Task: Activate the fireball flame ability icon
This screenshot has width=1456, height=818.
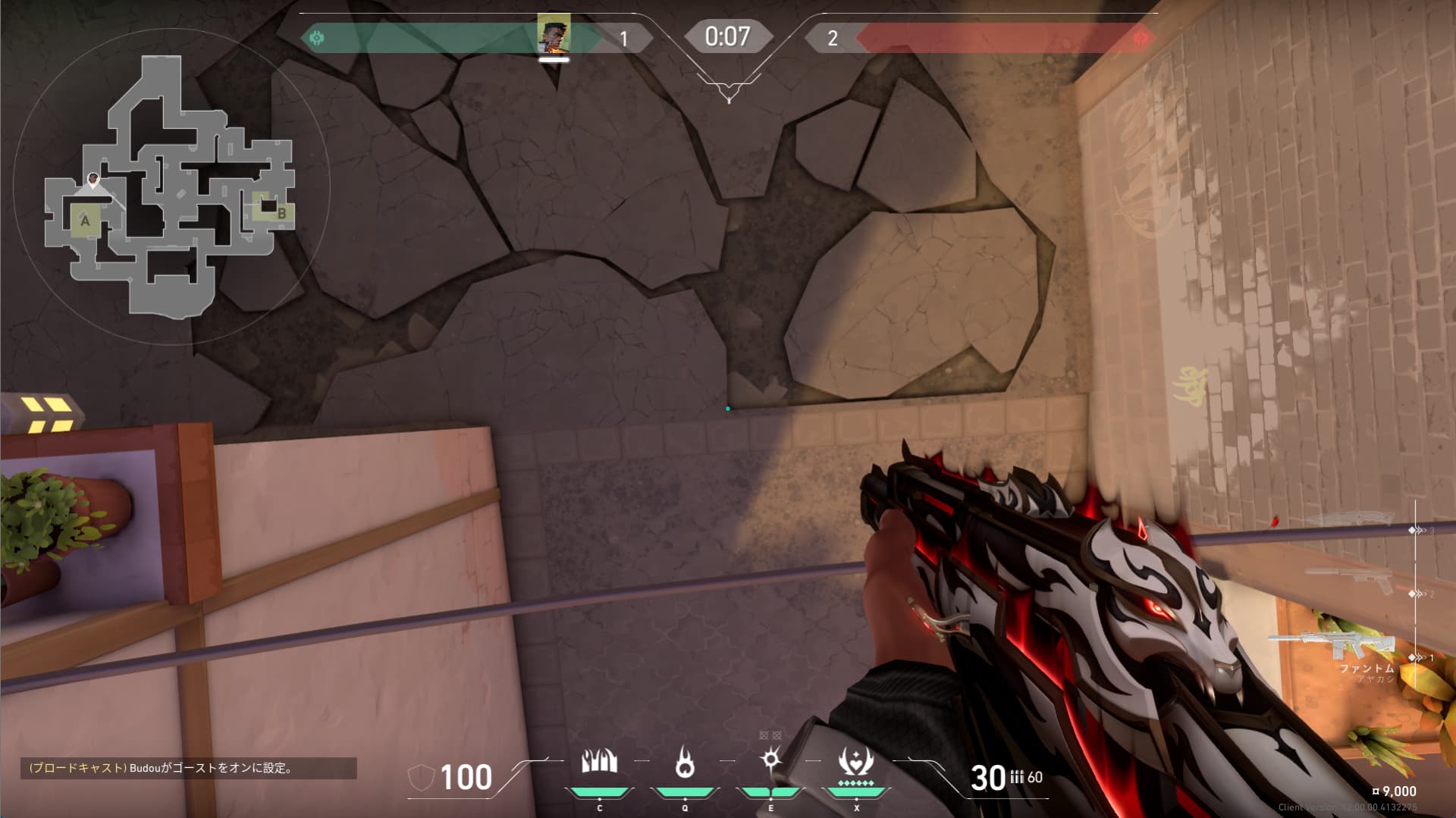Action: (x=685, y=763)
